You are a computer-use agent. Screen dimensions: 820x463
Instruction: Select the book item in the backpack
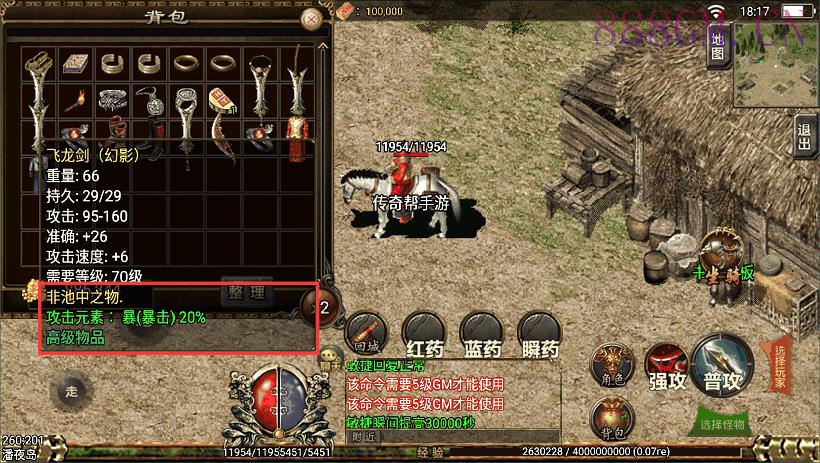(x=75, y=65)
